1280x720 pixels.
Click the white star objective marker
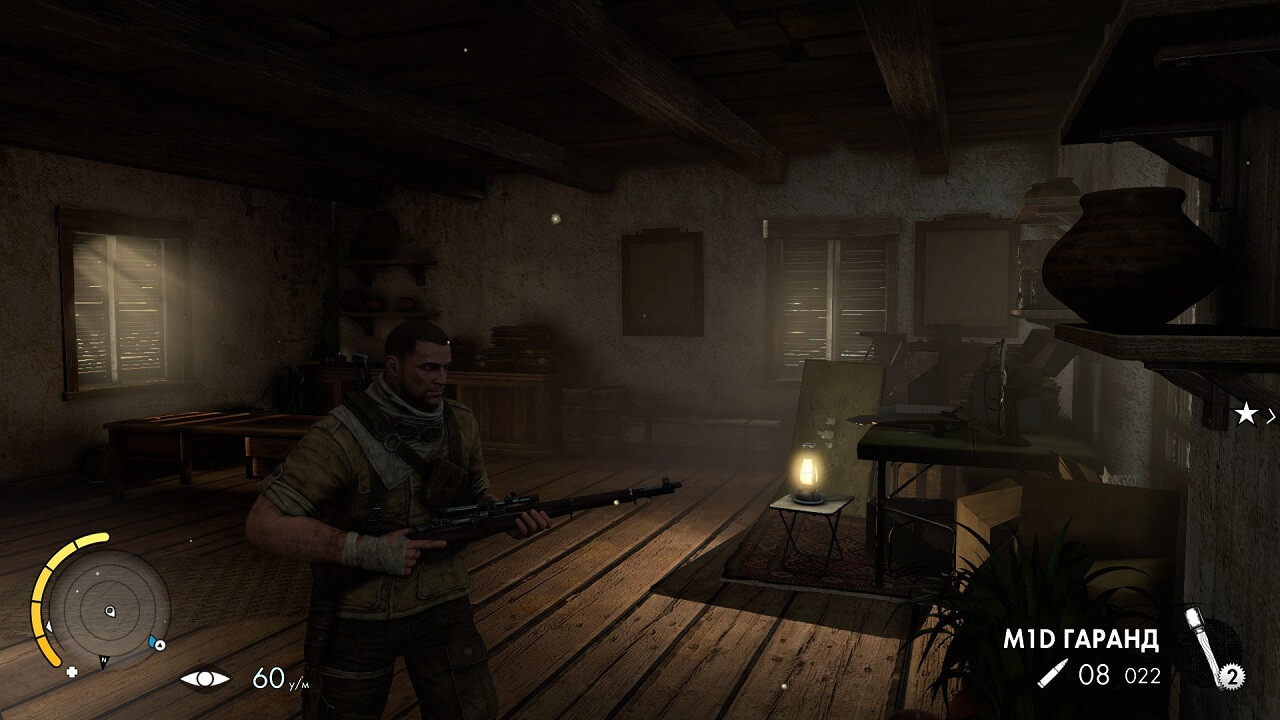point(1245,415)
